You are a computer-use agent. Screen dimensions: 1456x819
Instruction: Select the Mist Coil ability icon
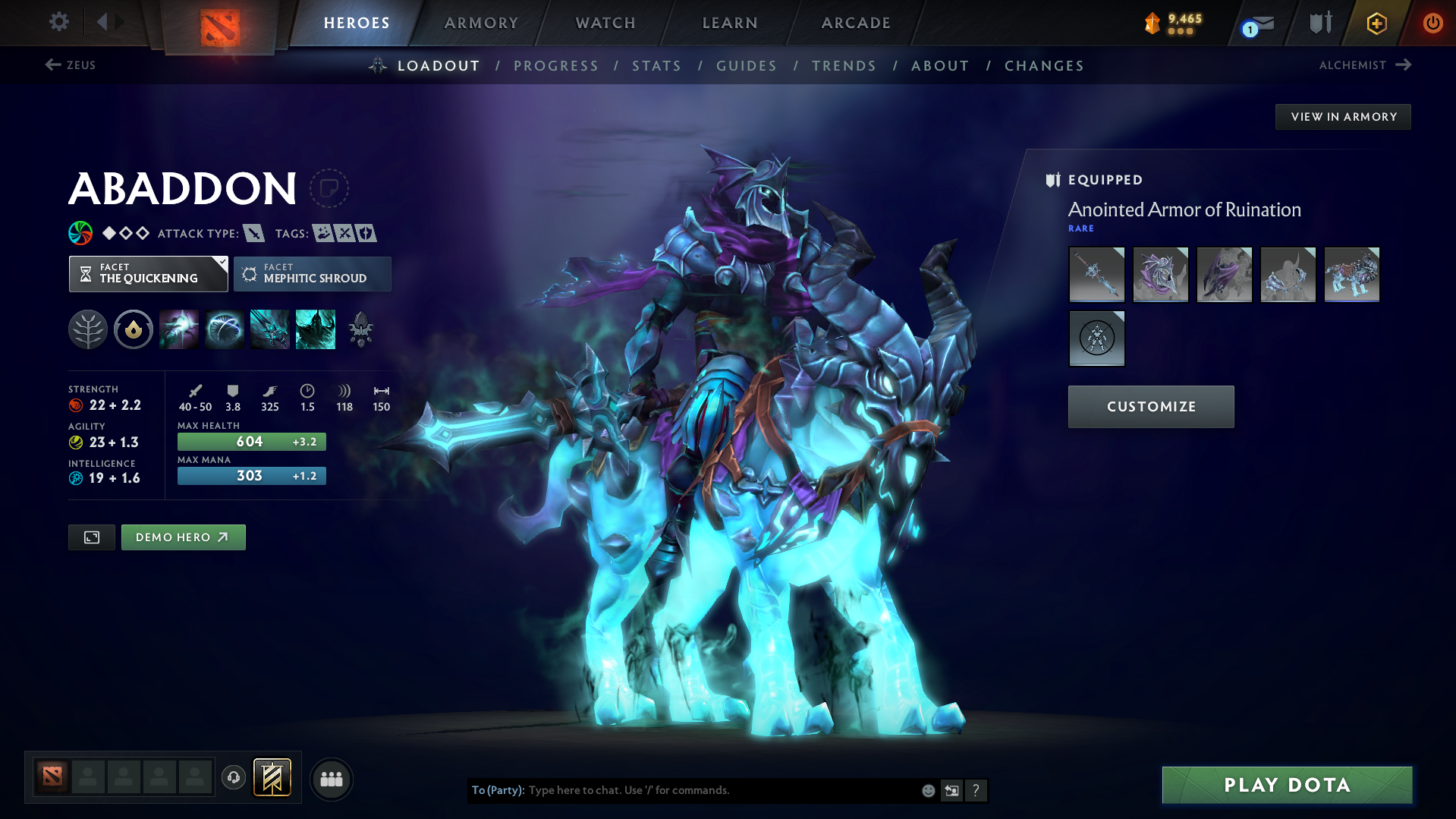pyautogui.click(x=179, y=329)
